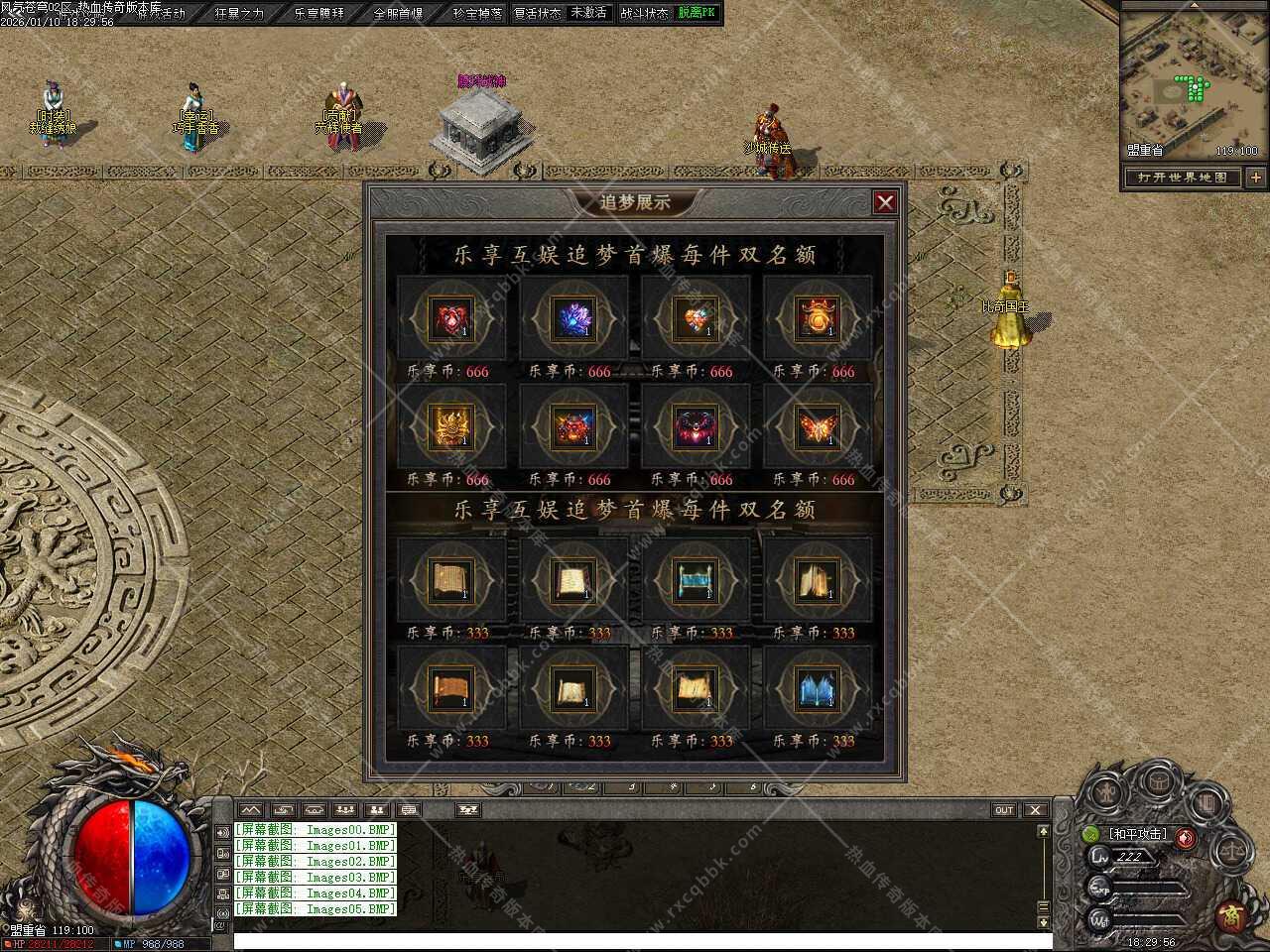This screenshot has width=1270, height=952.
Task: Click the OUT button on the chat bar
Action: point(1004,810)
